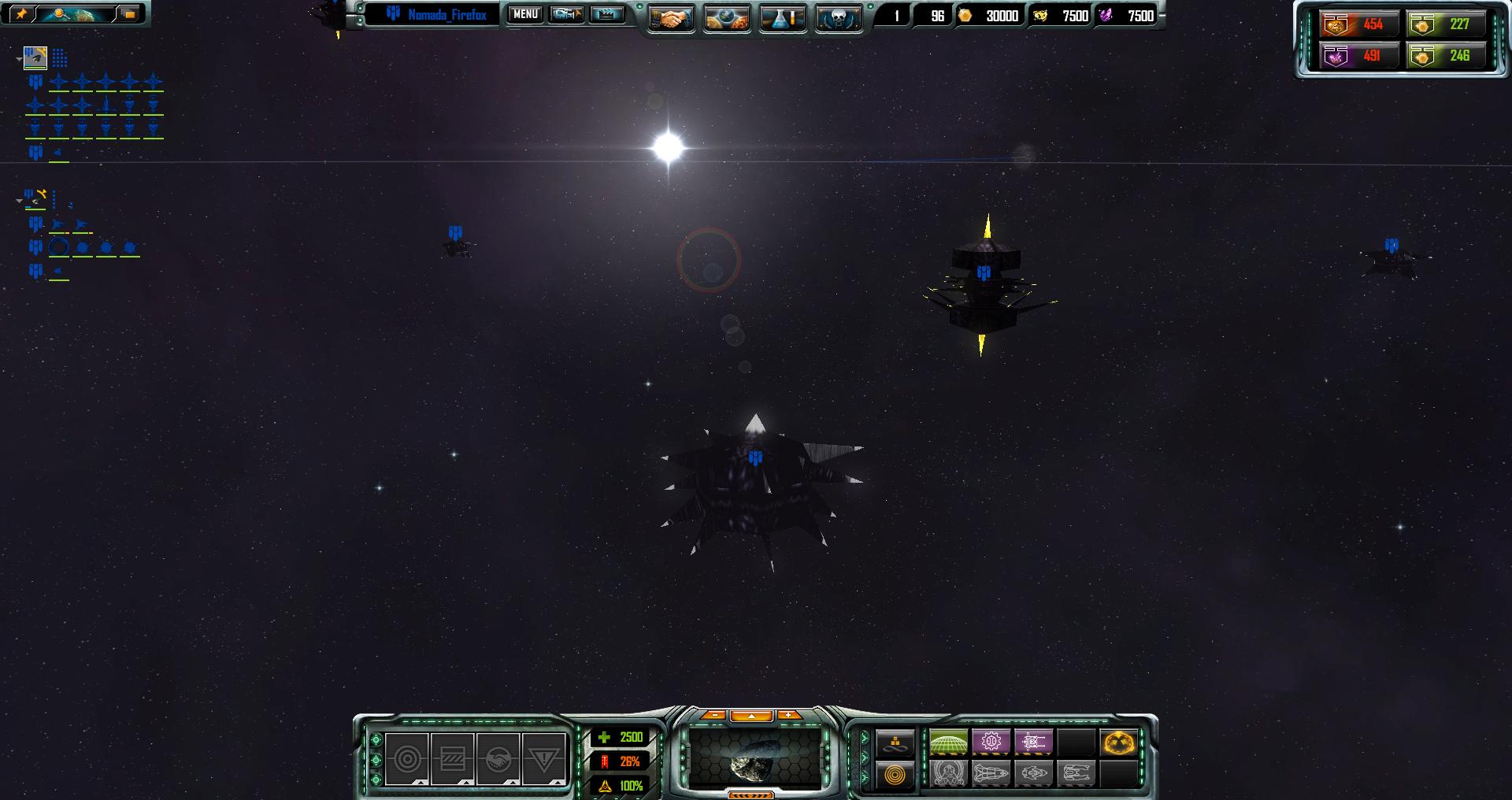Click the cinematic clapperboard button
The height and width of the screenshot is (800, 1512).
click(x=606, y=14)
